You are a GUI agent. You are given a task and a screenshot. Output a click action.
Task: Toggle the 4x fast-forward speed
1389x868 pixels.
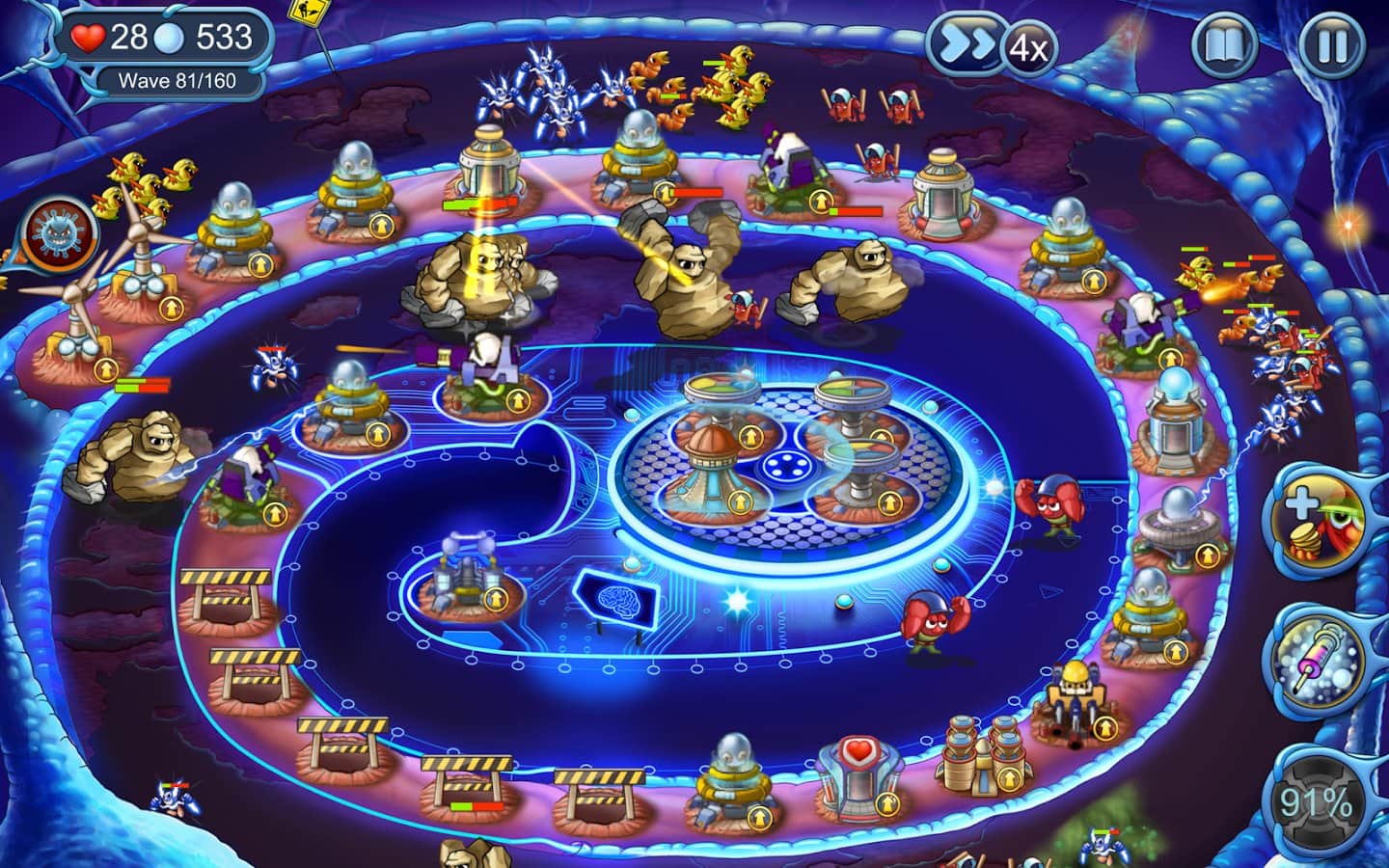coord(1025,46)
